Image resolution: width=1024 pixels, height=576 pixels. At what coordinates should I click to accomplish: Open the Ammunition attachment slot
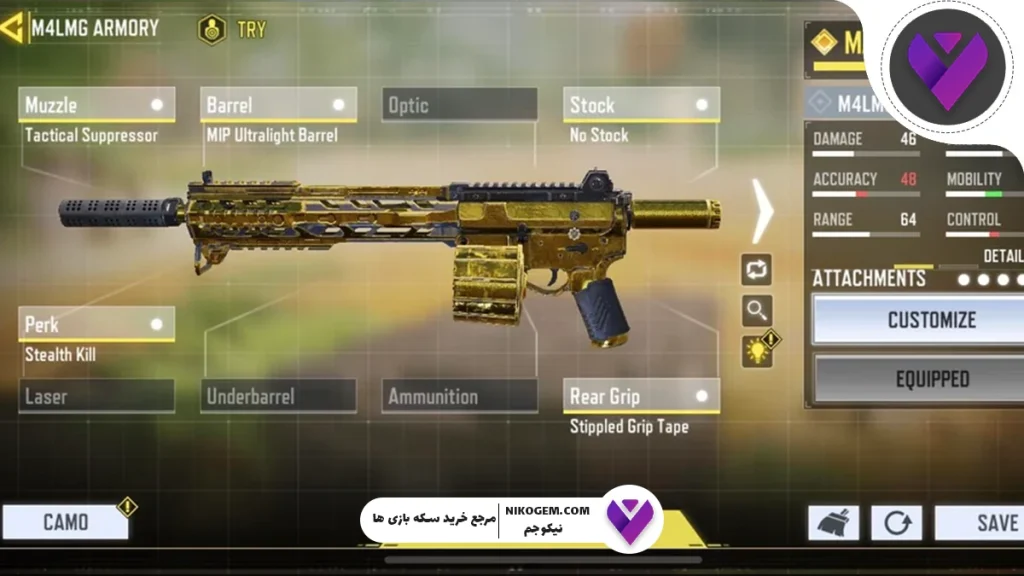(x=459, y=397)
